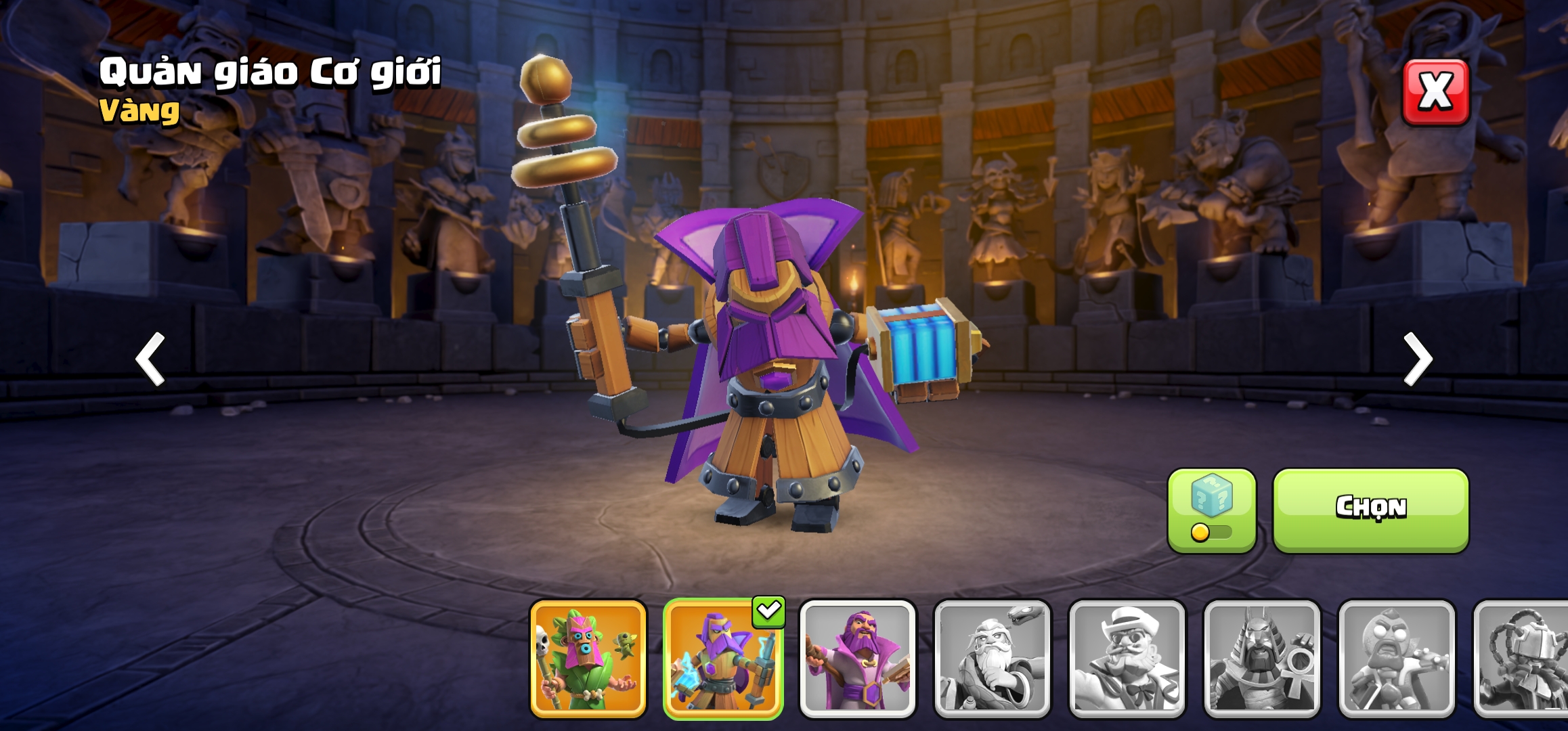Pick the locked gingerbread warden skin
The image size is (1568, 731).
[1396, 659]
